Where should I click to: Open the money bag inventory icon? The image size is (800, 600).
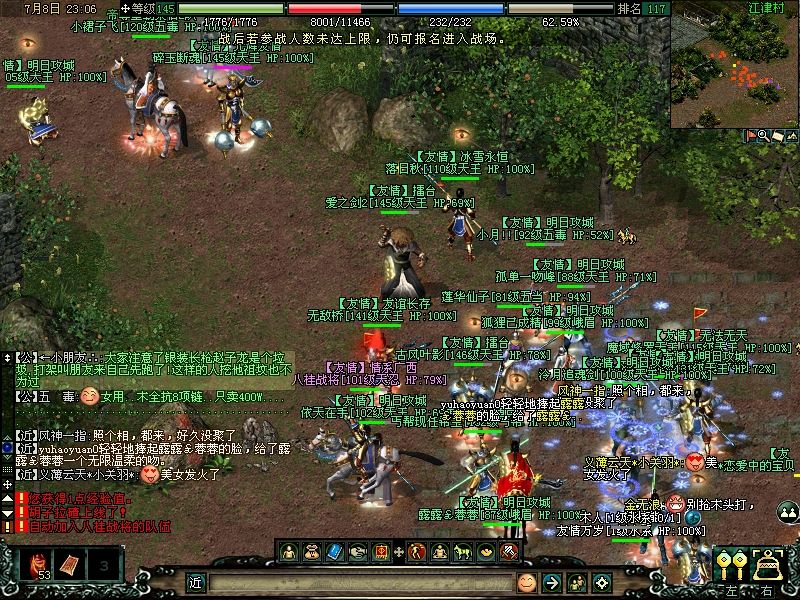(311, 551)
